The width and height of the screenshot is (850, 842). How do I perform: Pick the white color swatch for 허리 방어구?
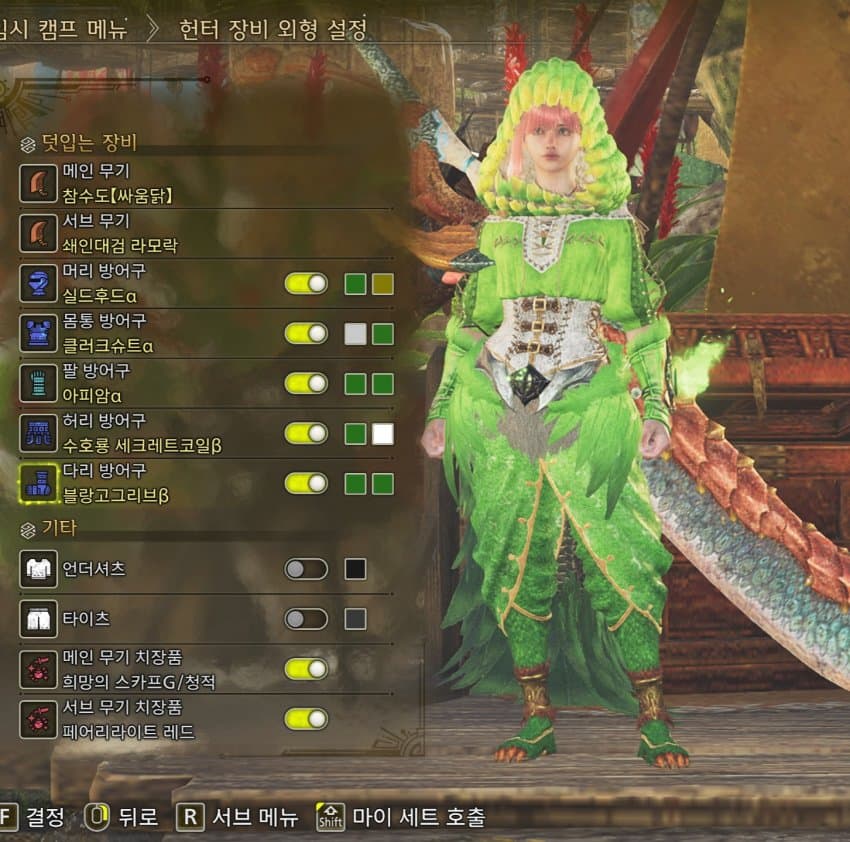point(382,434)
